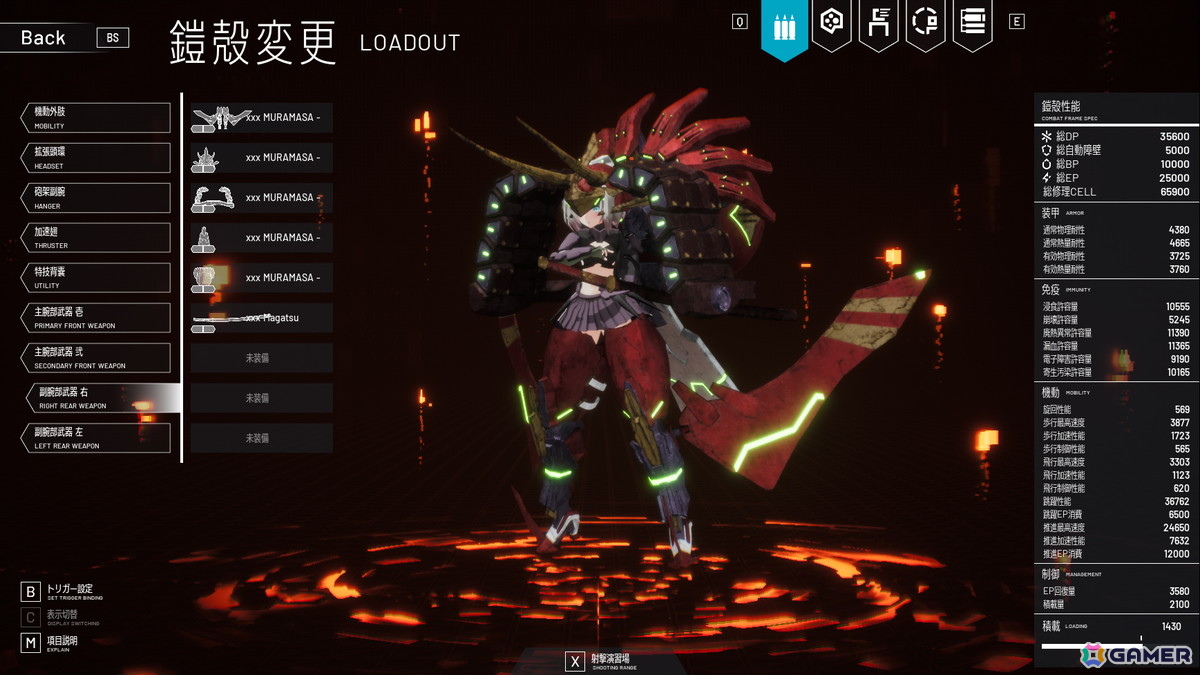Choose Secondary Front Weapon category
This screenshot has height=675, width=1200.
96,358
